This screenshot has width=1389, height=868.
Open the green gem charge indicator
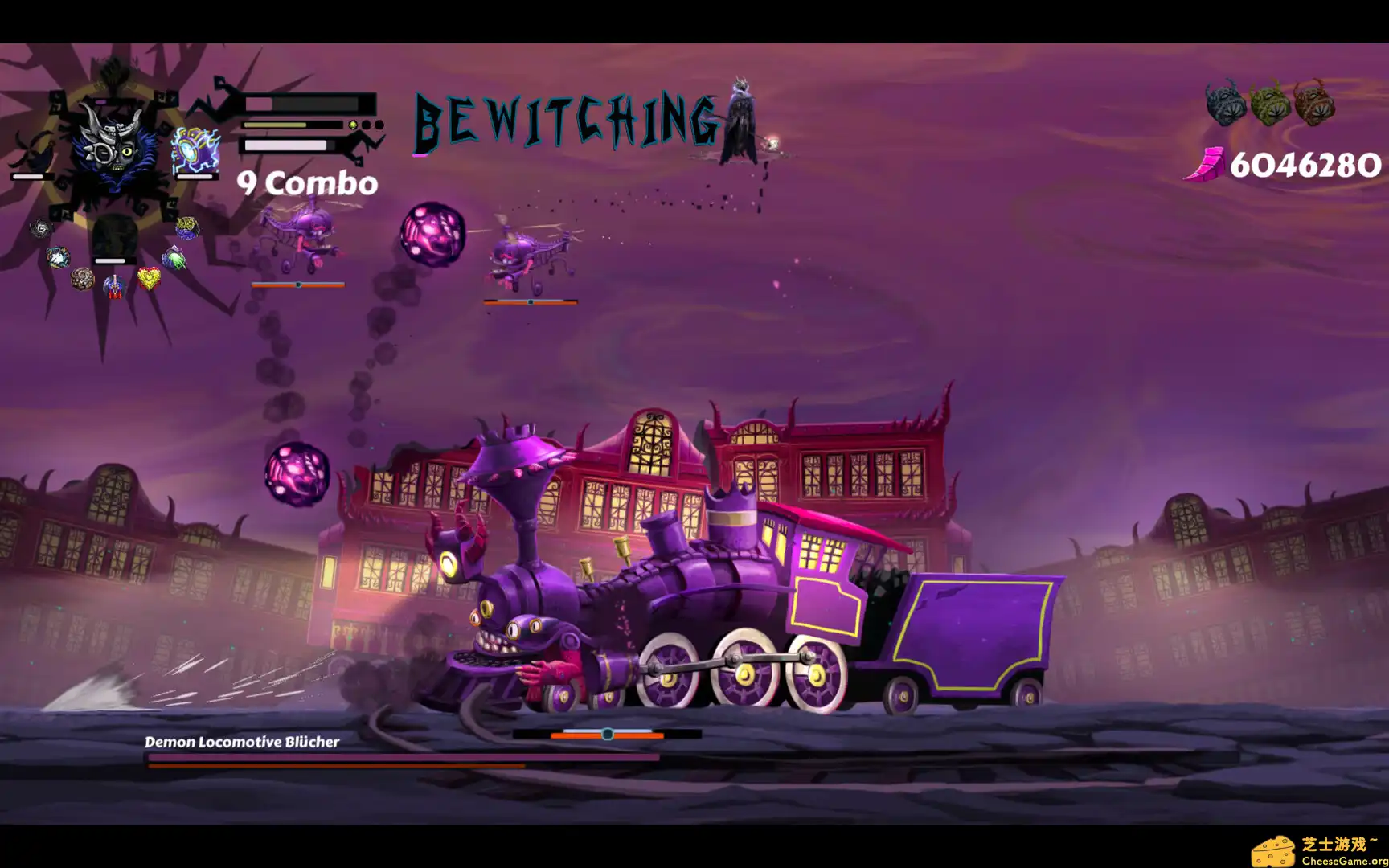352,125
